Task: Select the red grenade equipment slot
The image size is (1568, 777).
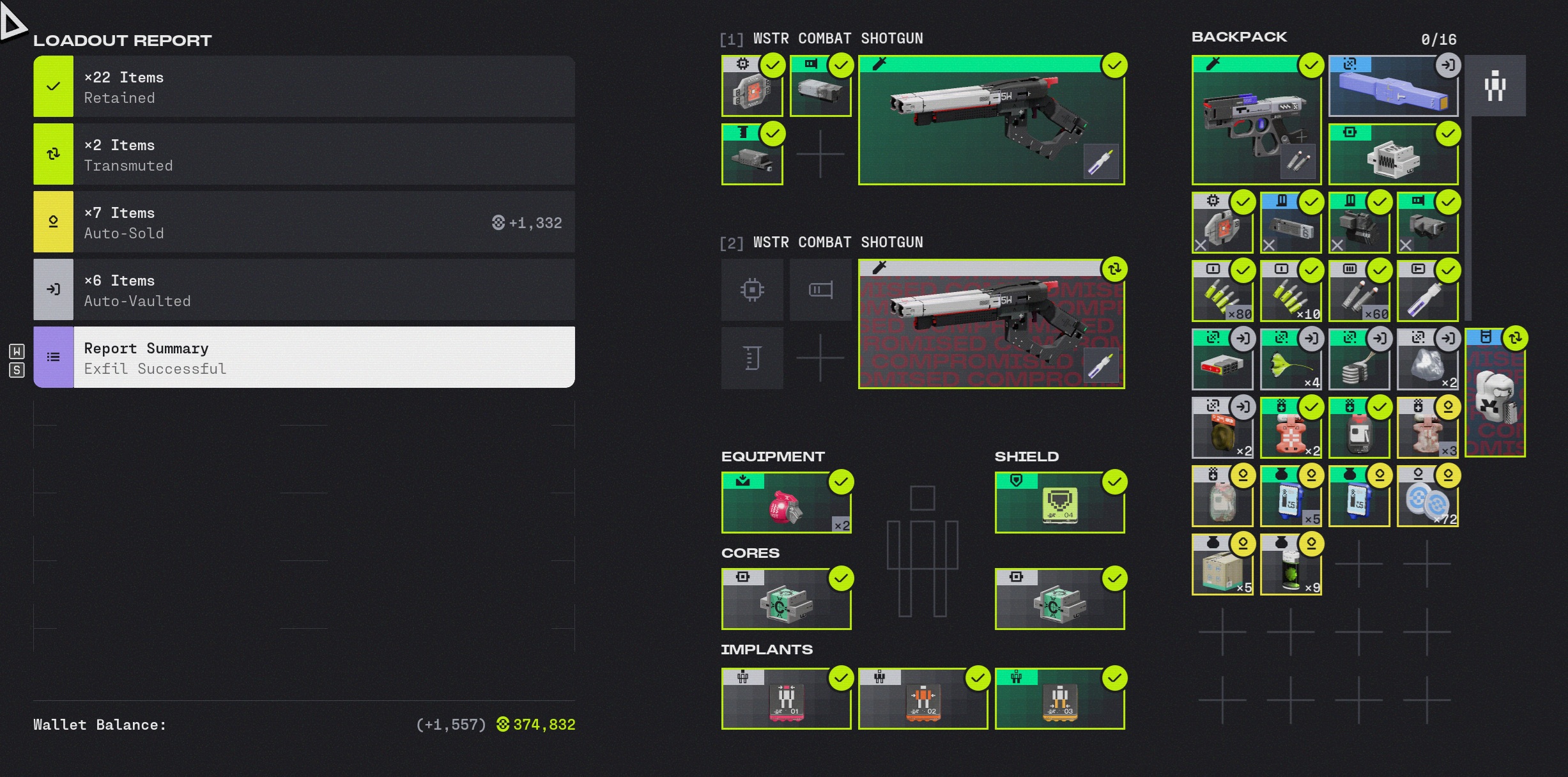Action: pyautogui.click(x=786, y=503)
